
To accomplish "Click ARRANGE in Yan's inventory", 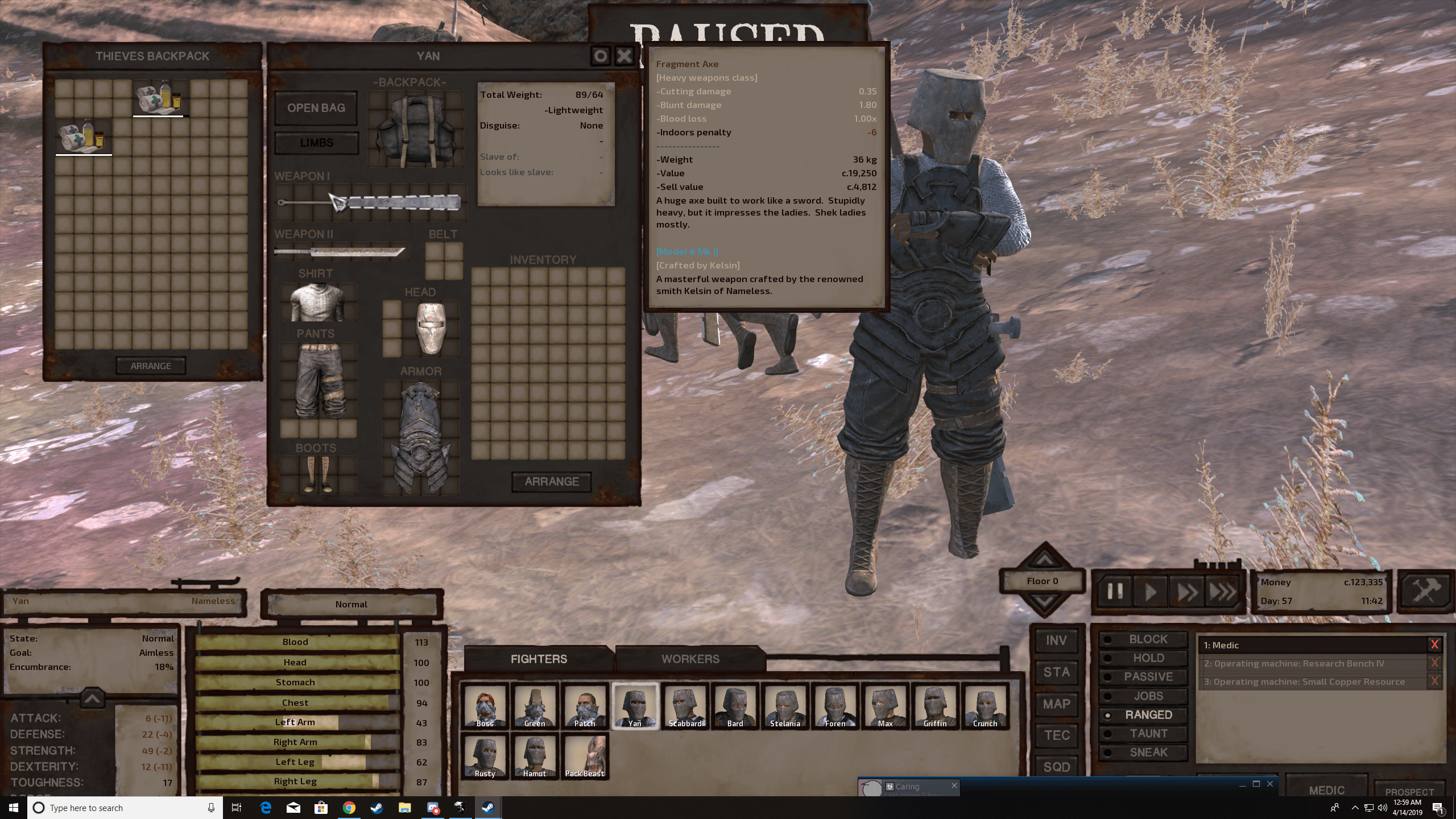I will pyautogui.click(x=551, y=481).
